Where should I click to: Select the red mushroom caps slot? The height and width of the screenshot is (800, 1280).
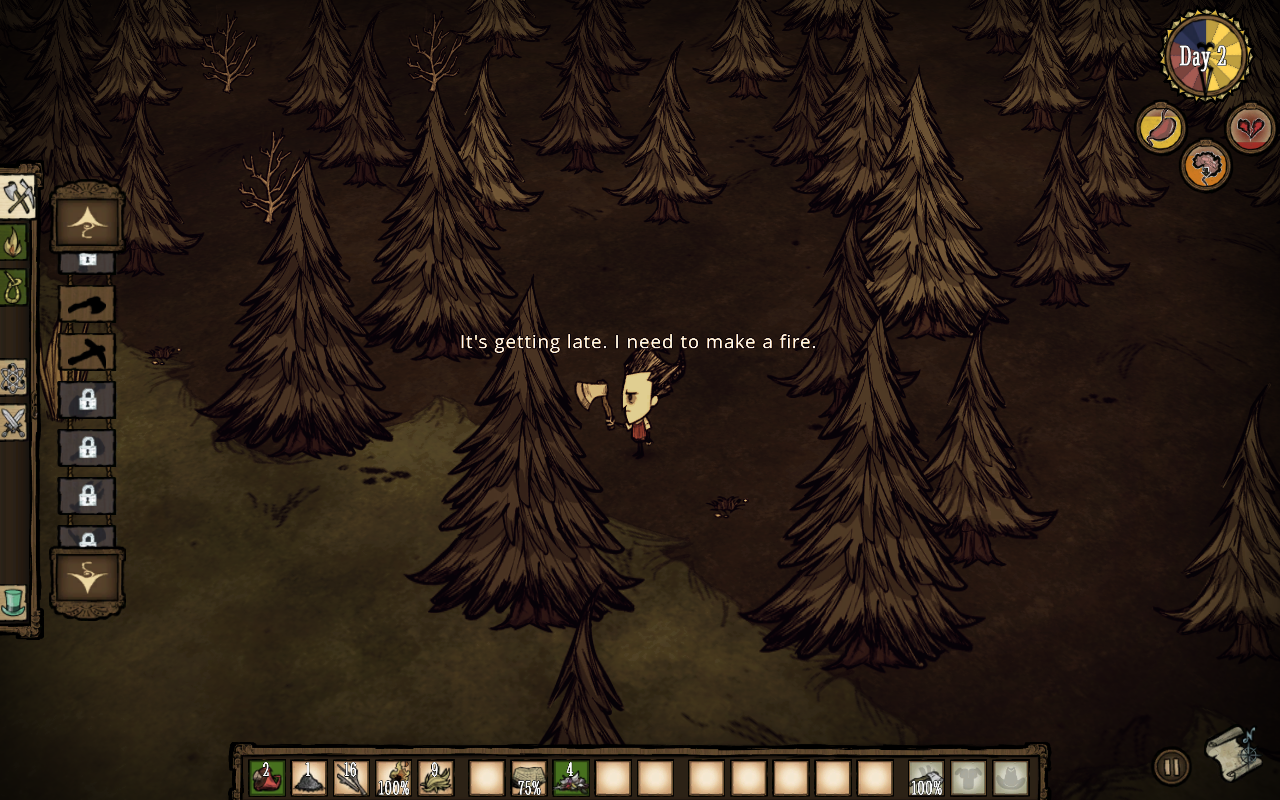coord(267,778)
